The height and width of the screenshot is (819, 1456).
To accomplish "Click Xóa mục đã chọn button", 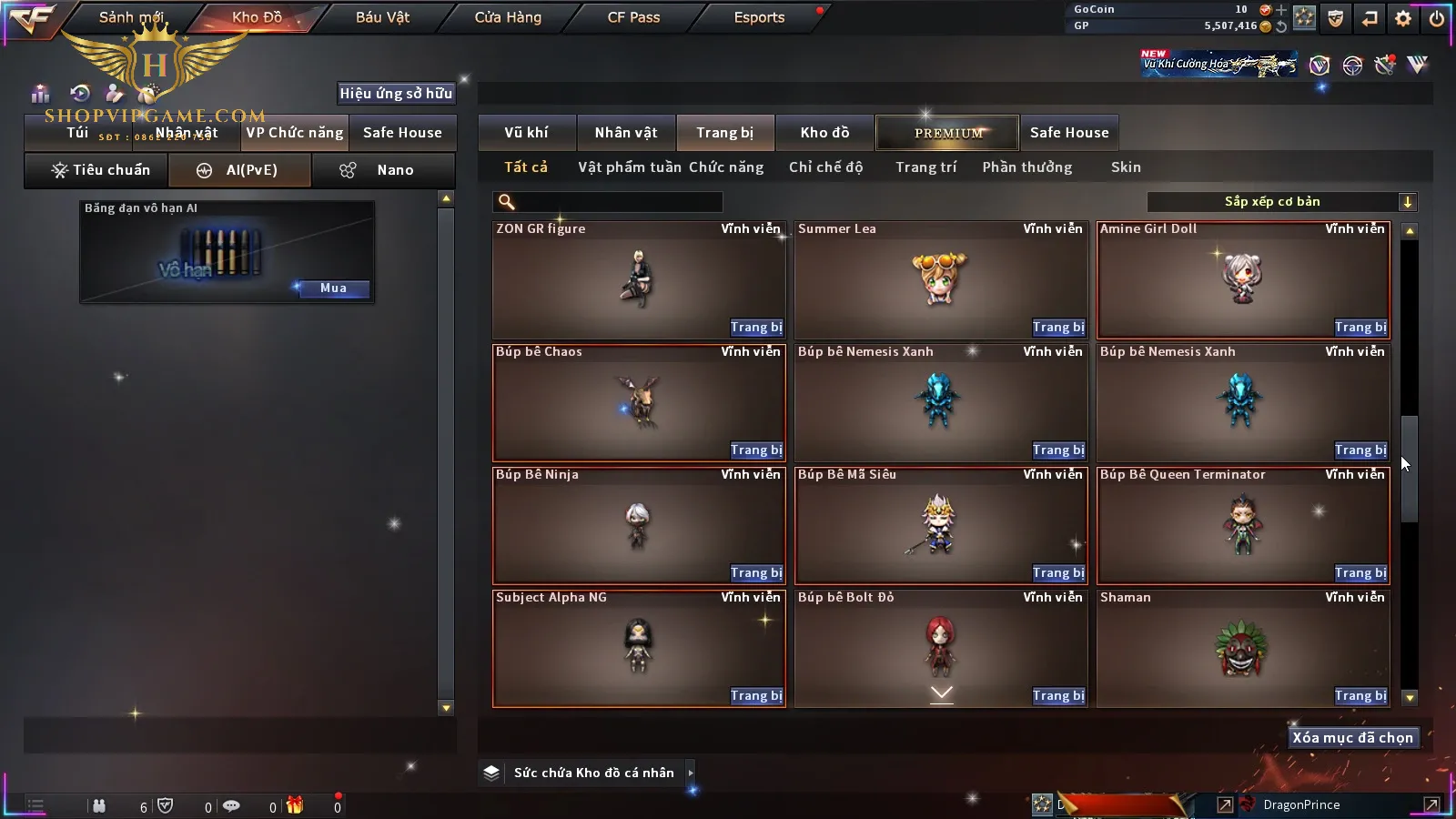I will pos(1352,738).
